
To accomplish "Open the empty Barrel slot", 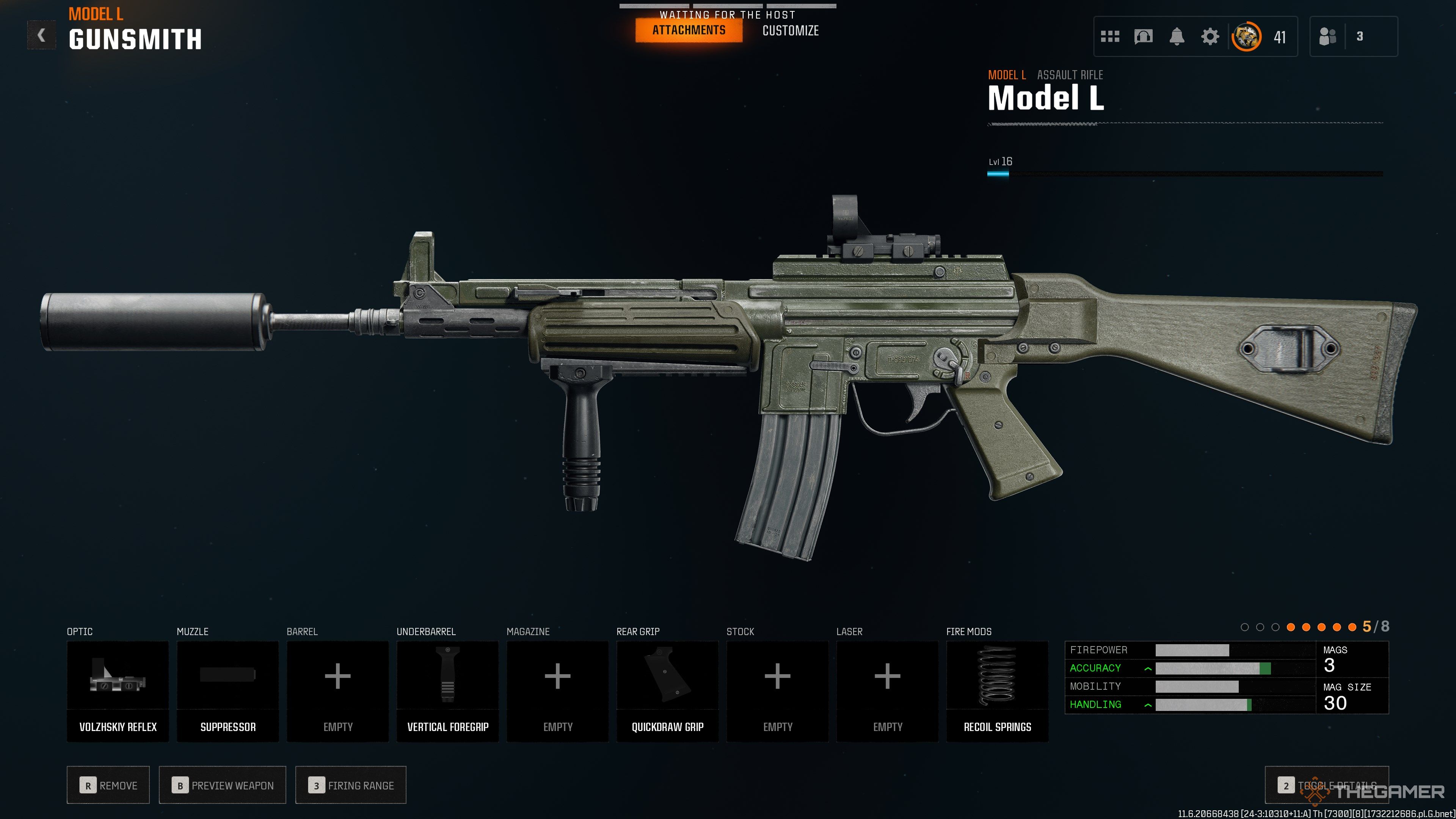I will (x=337, y=691).
